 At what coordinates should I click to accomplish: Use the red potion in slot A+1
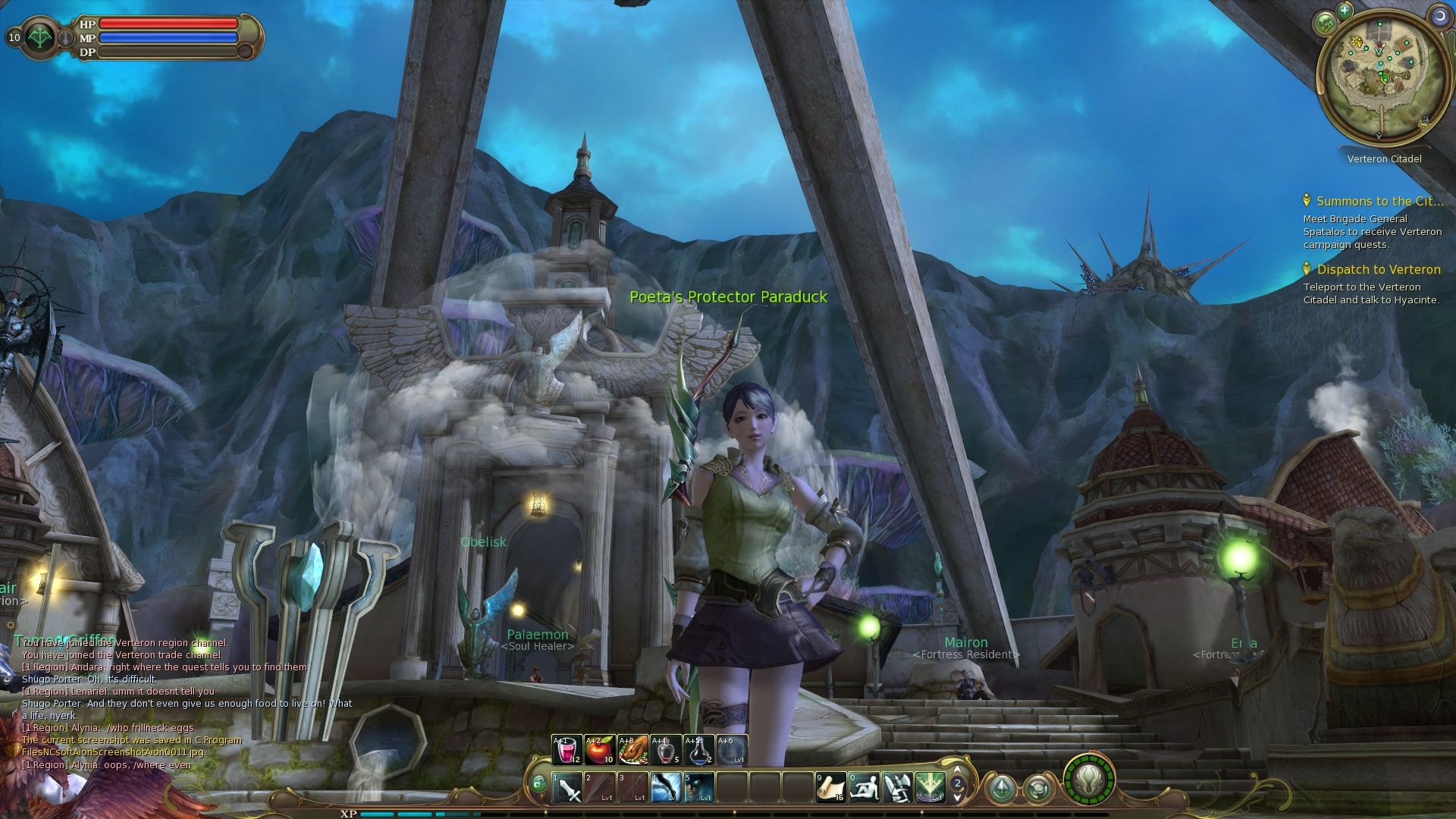[566, 750]
